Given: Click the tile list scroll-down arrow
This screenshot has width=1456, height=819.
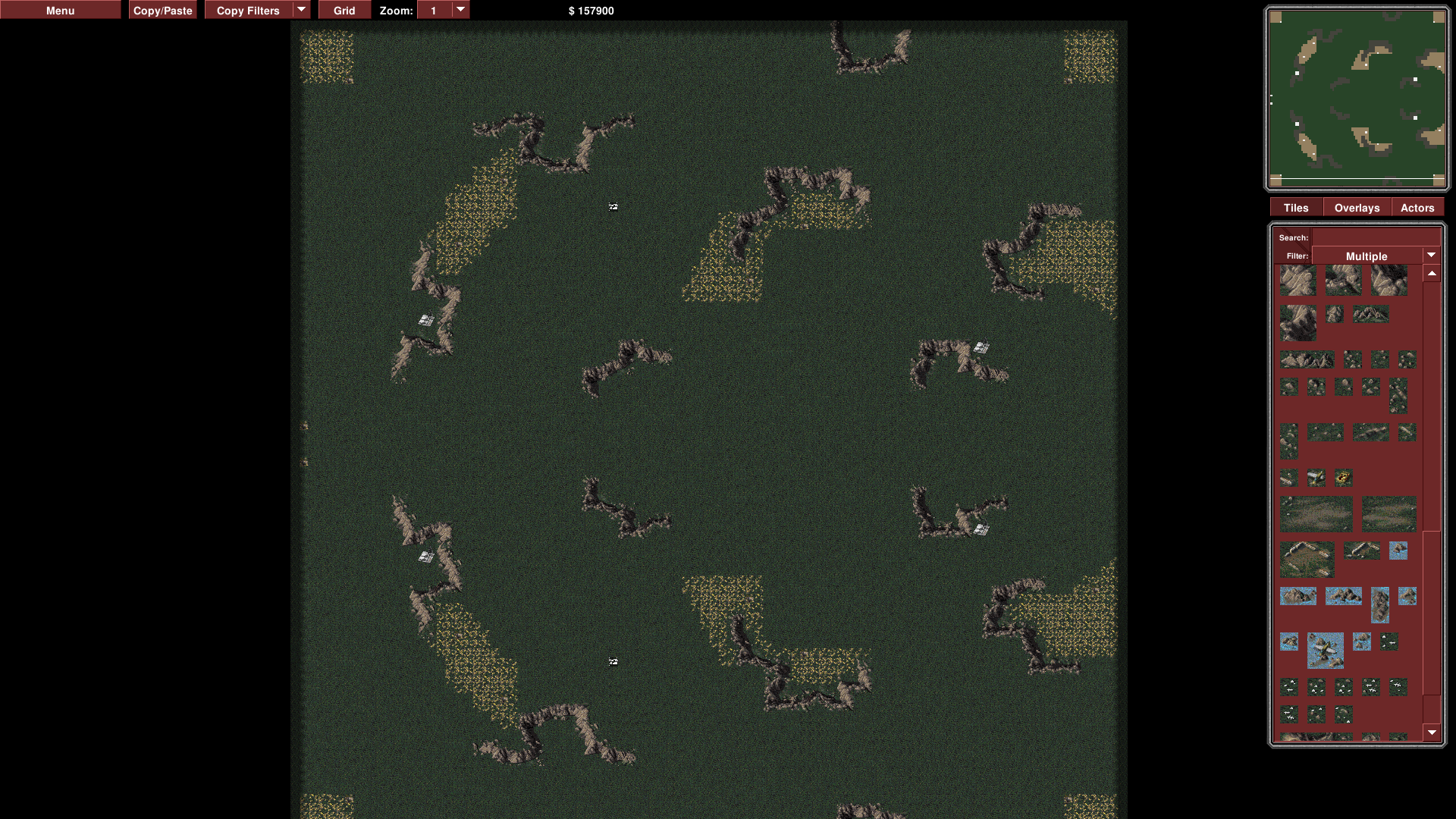Looking at the screenshot, I should coord(1432,733).
